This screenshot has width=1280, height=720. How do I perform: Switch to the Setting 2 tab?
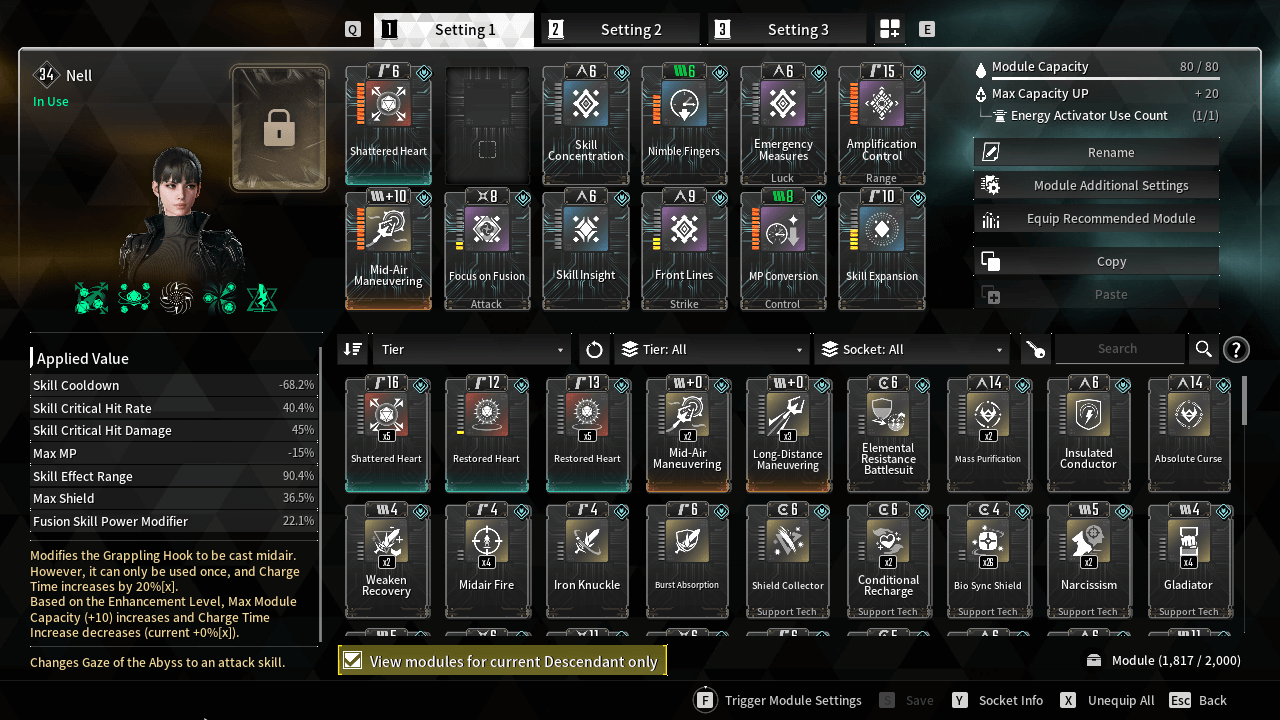(x=620, y=30)
